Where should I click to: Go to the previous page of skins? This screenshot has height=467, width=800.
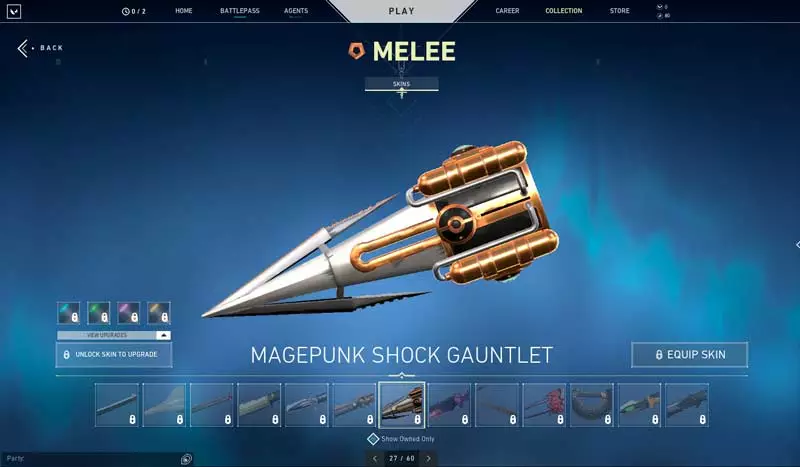(375, 458)
